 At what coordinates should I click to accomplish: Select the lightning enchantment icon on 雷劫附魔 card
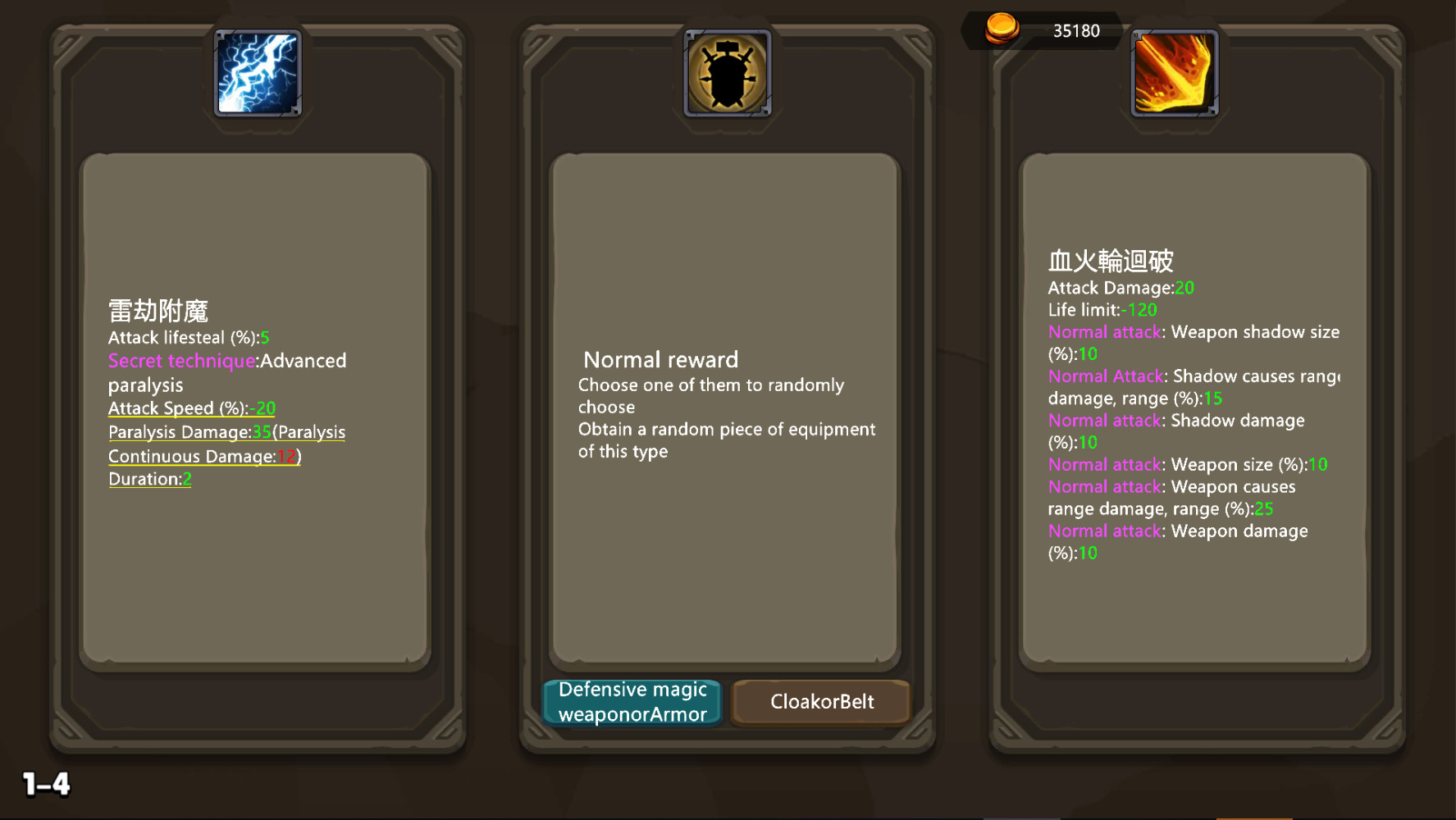click(x=257, y=72)
